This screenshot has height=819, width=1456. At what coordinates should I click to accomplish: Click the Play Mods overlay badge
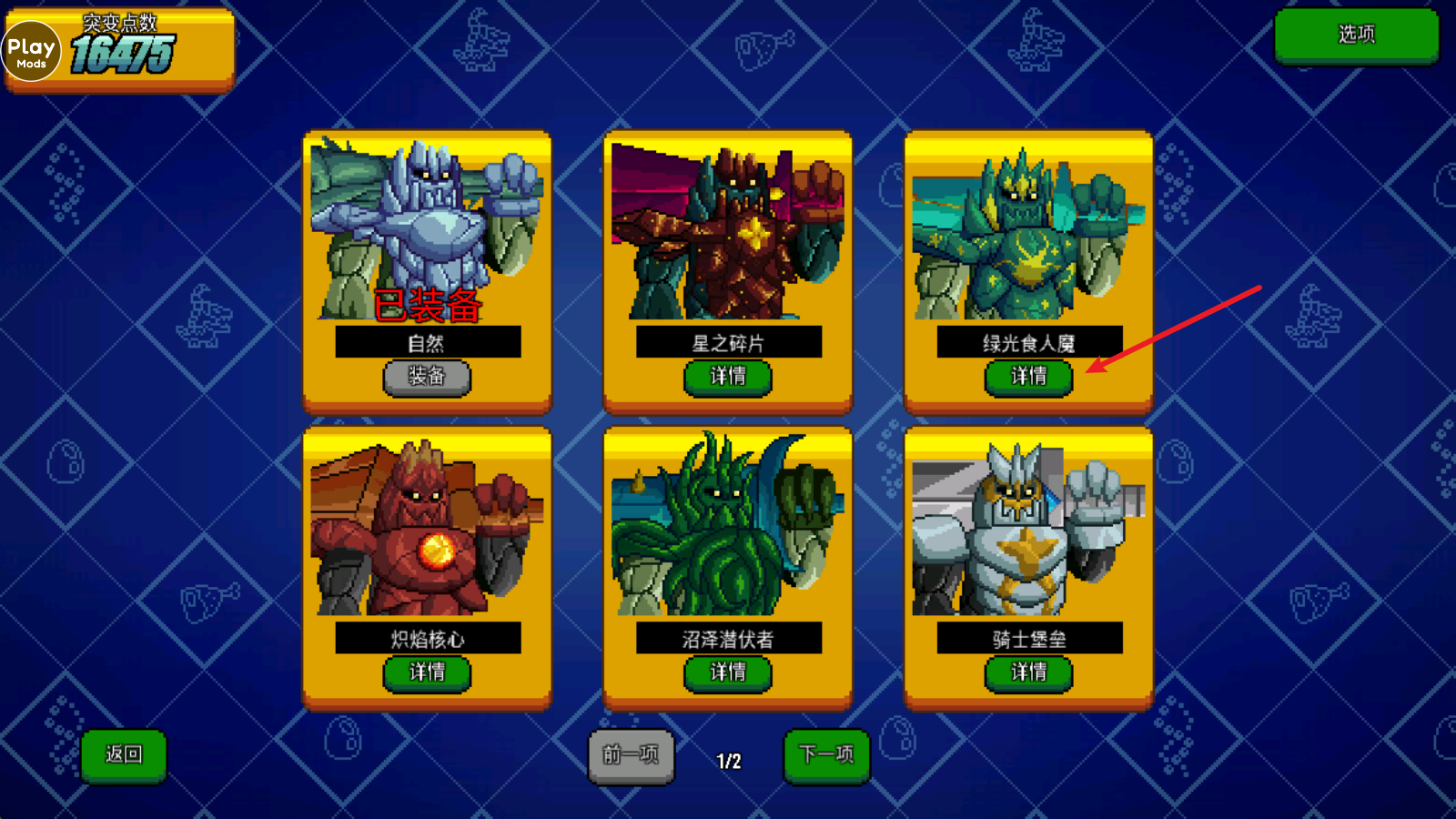coord(31,52)
